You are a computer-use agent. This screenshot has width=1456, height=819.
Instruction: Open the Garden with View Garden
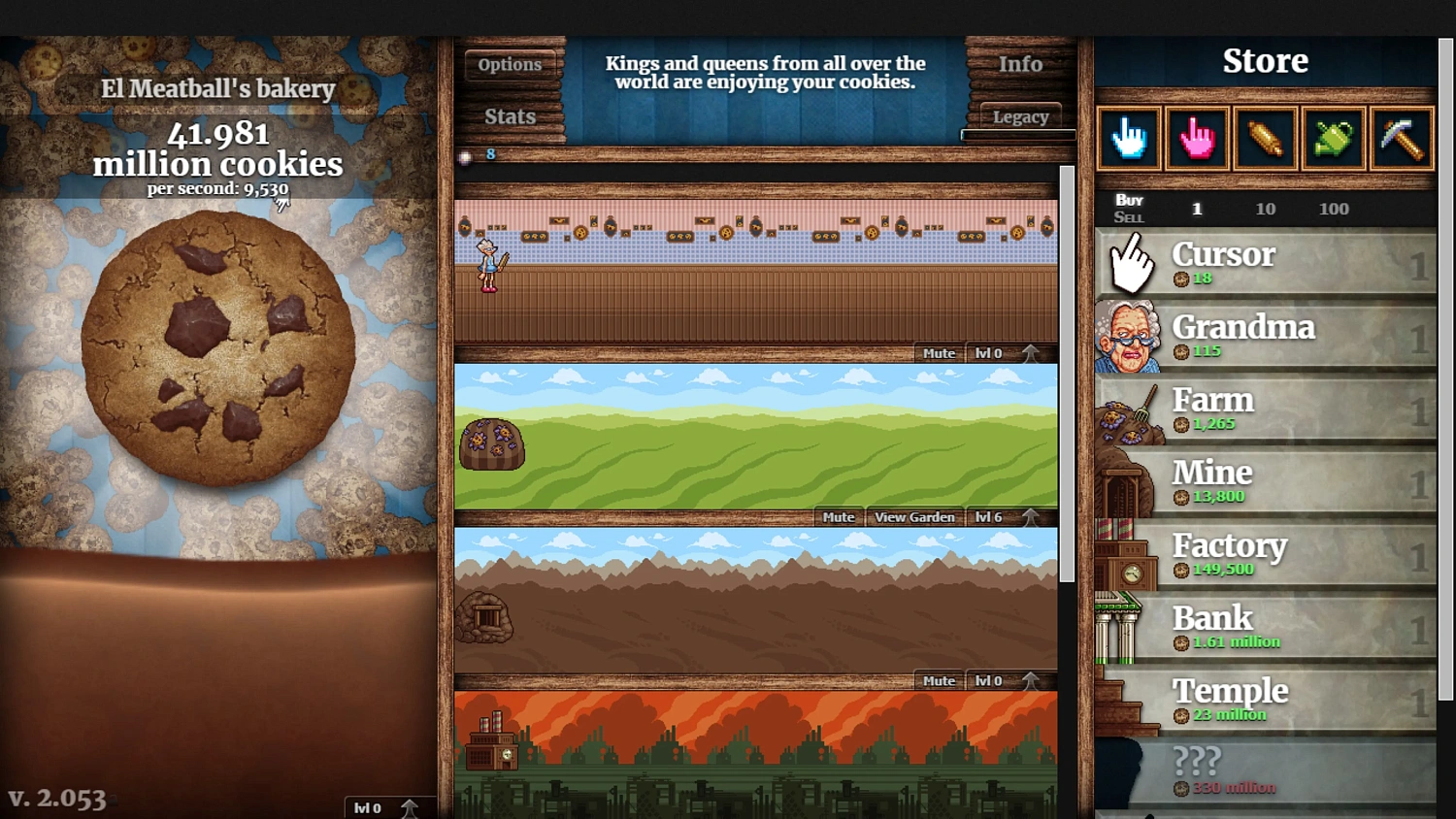point(913,517)
